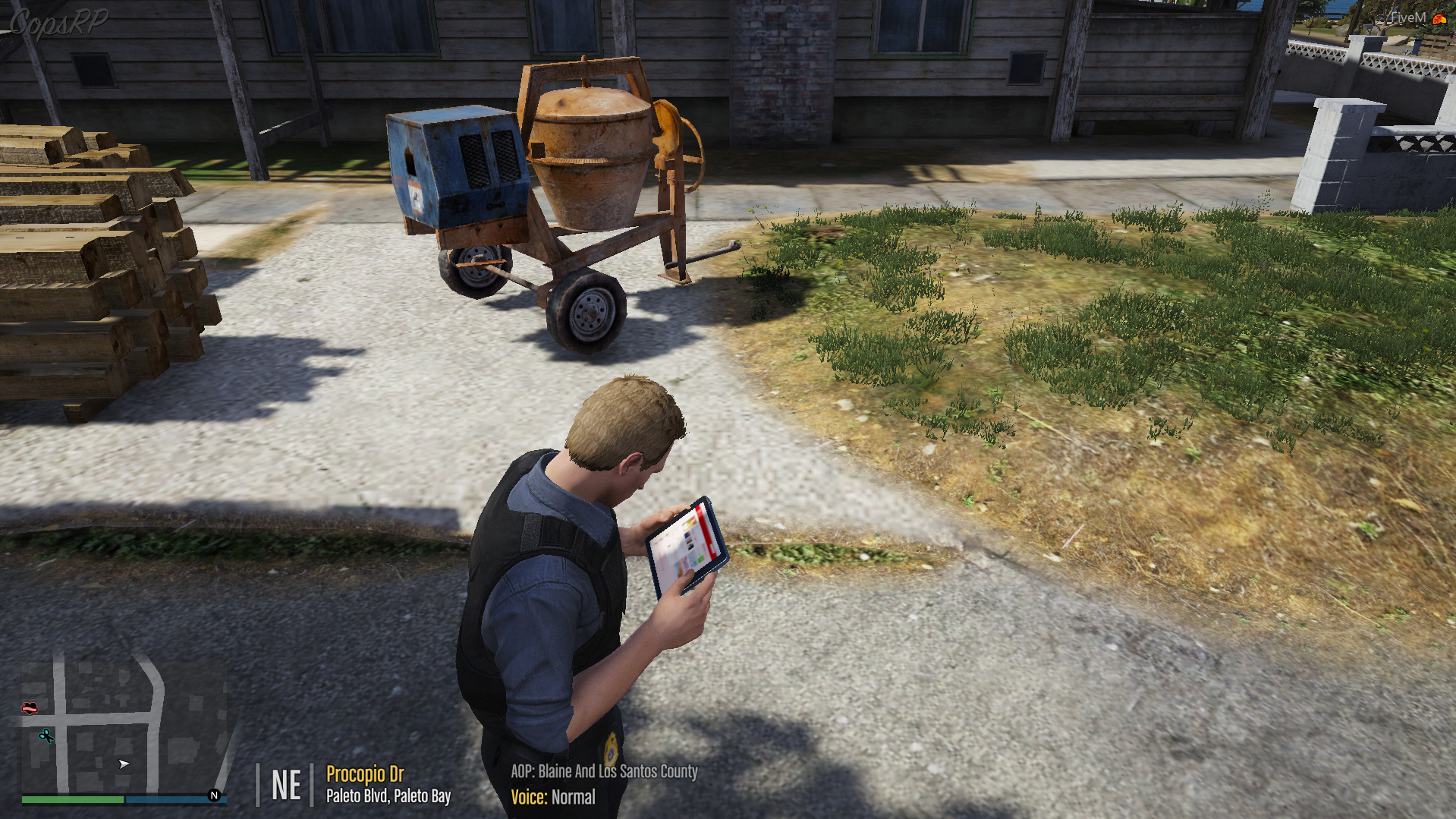Switch to the dark app tile on the tablet

coord(689,545)
